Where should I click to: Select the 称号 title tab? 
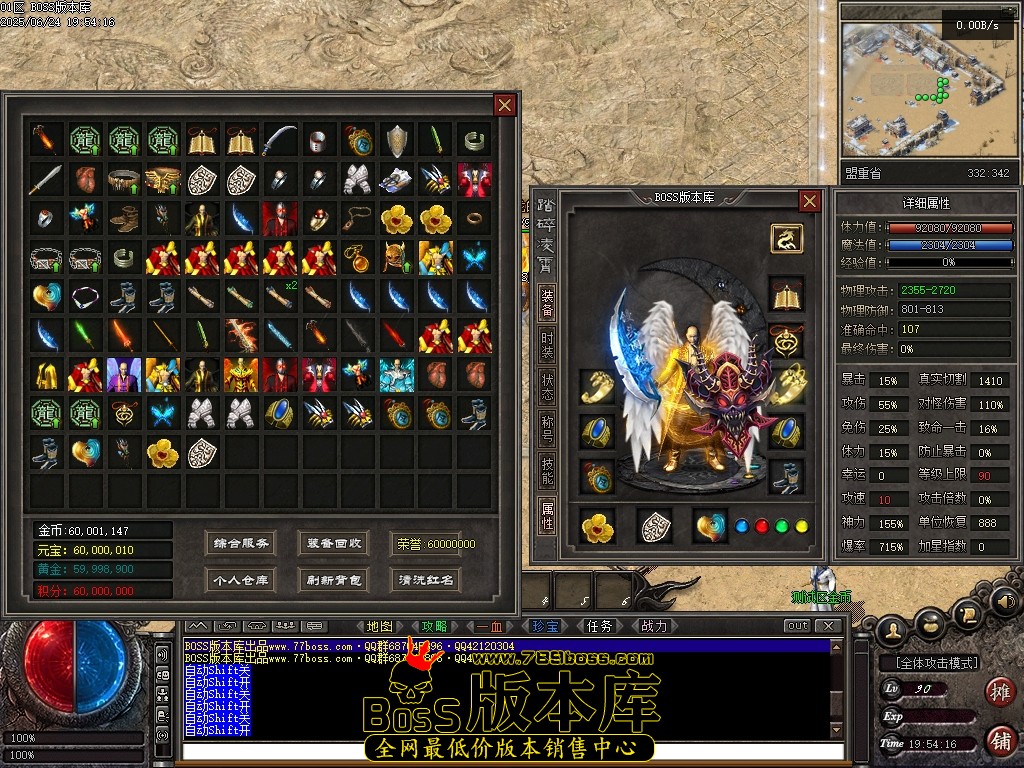(547, 423)
